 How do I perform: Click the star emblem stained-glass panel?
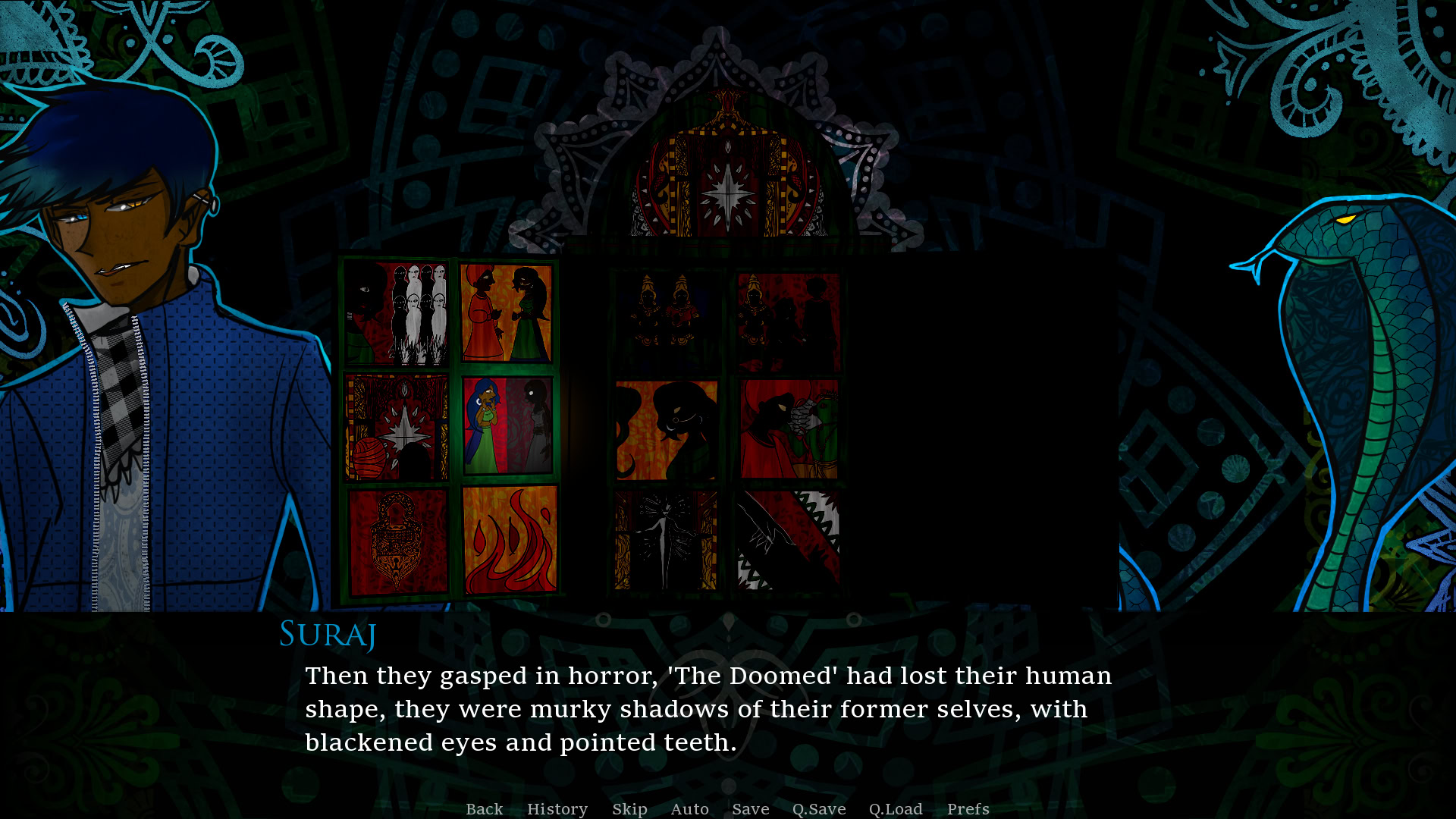[x=397, y=427]
